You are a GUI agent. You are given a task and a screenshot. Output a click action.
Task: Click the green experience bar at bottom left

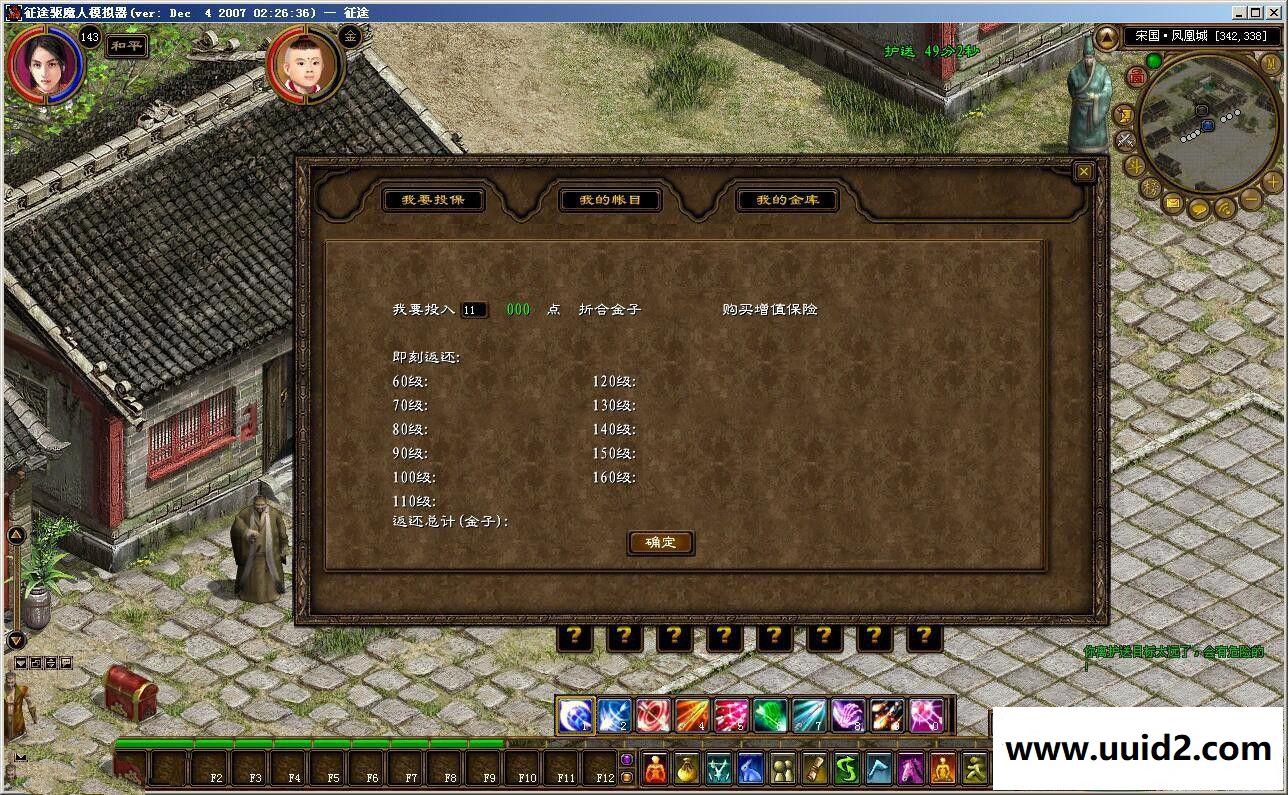tap(300, 744)
